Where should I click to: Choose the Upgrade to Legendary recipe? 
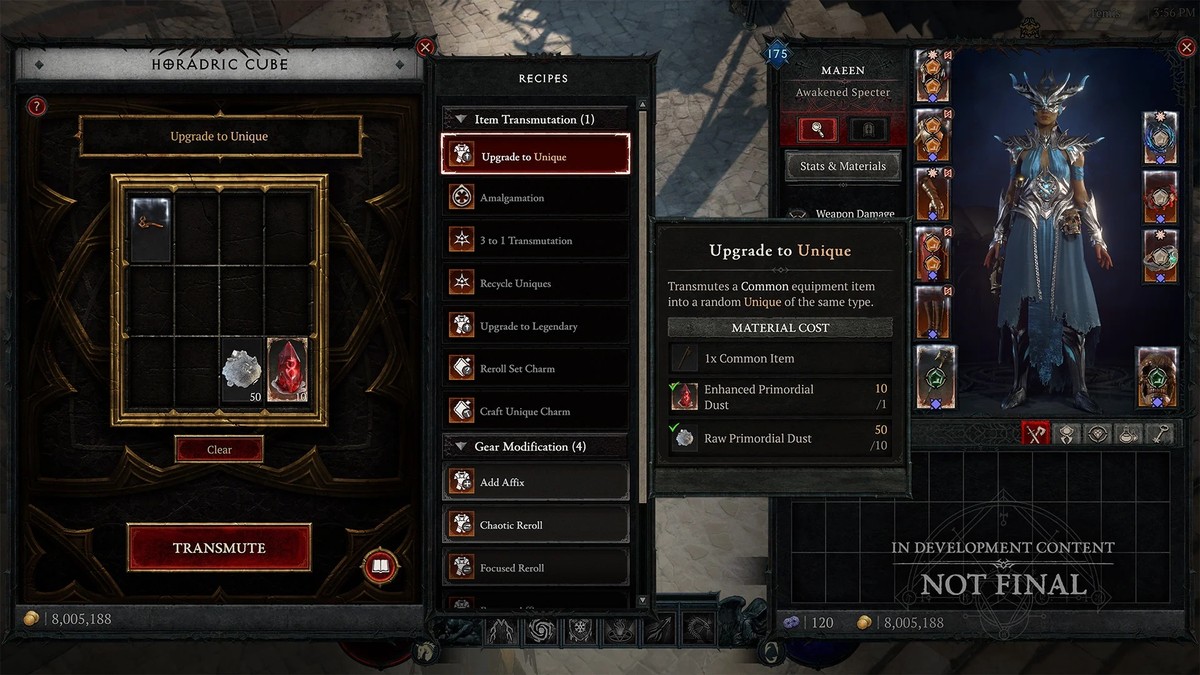click(535, 326)
